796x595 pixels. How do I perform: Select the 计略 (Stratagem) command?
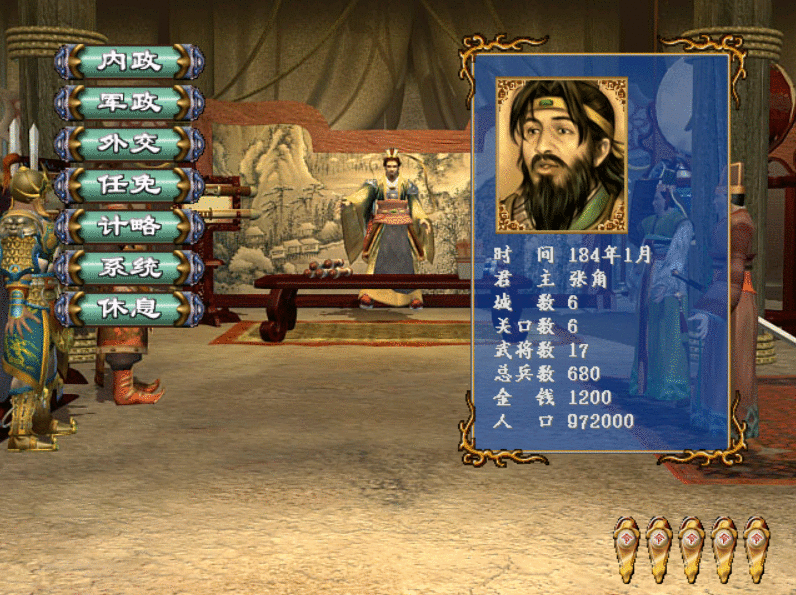pyautogui.click(x=129, y=225)
